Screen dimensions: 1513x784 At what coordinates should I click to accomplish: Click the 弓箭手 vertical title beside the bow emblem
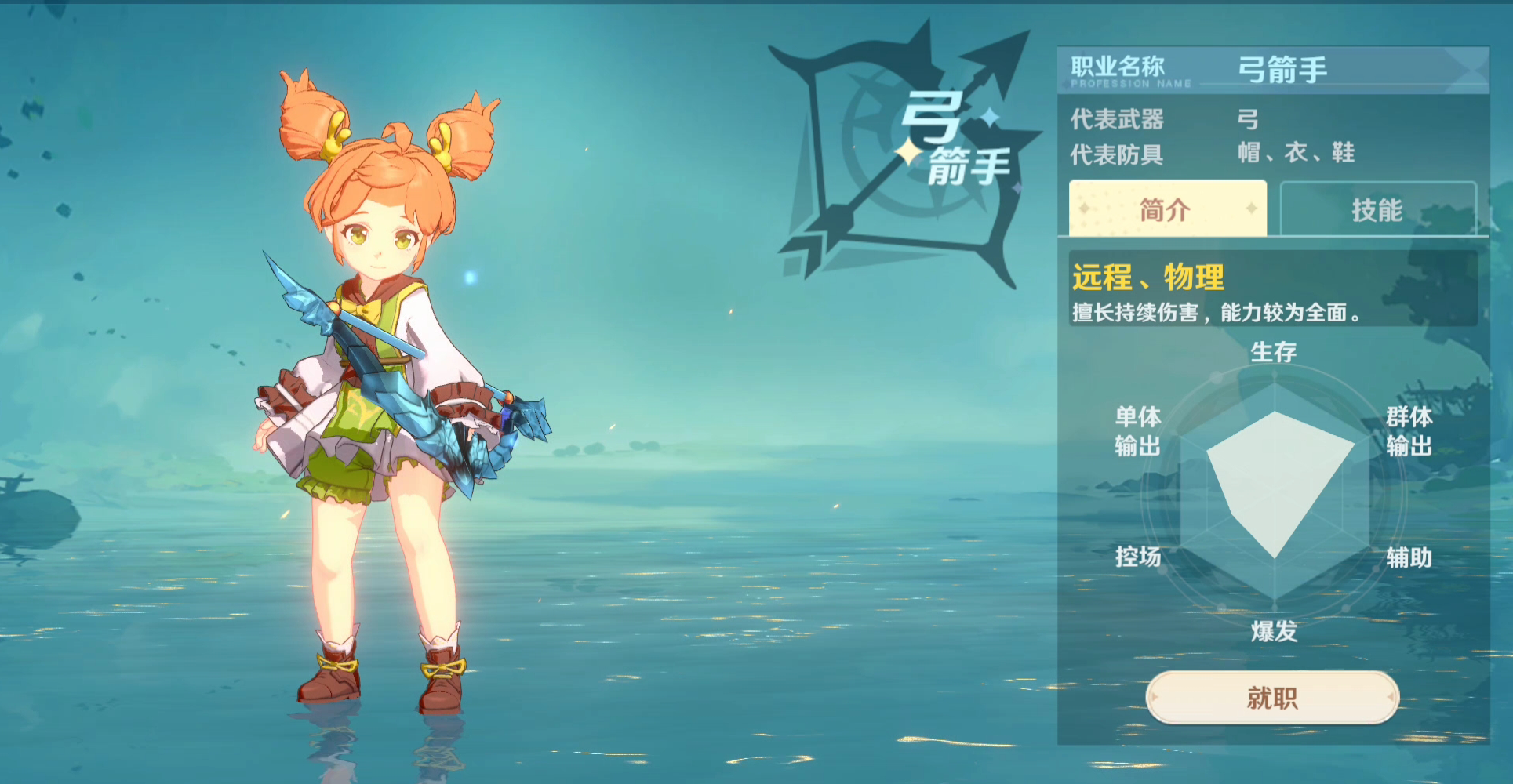click(953, 141)
